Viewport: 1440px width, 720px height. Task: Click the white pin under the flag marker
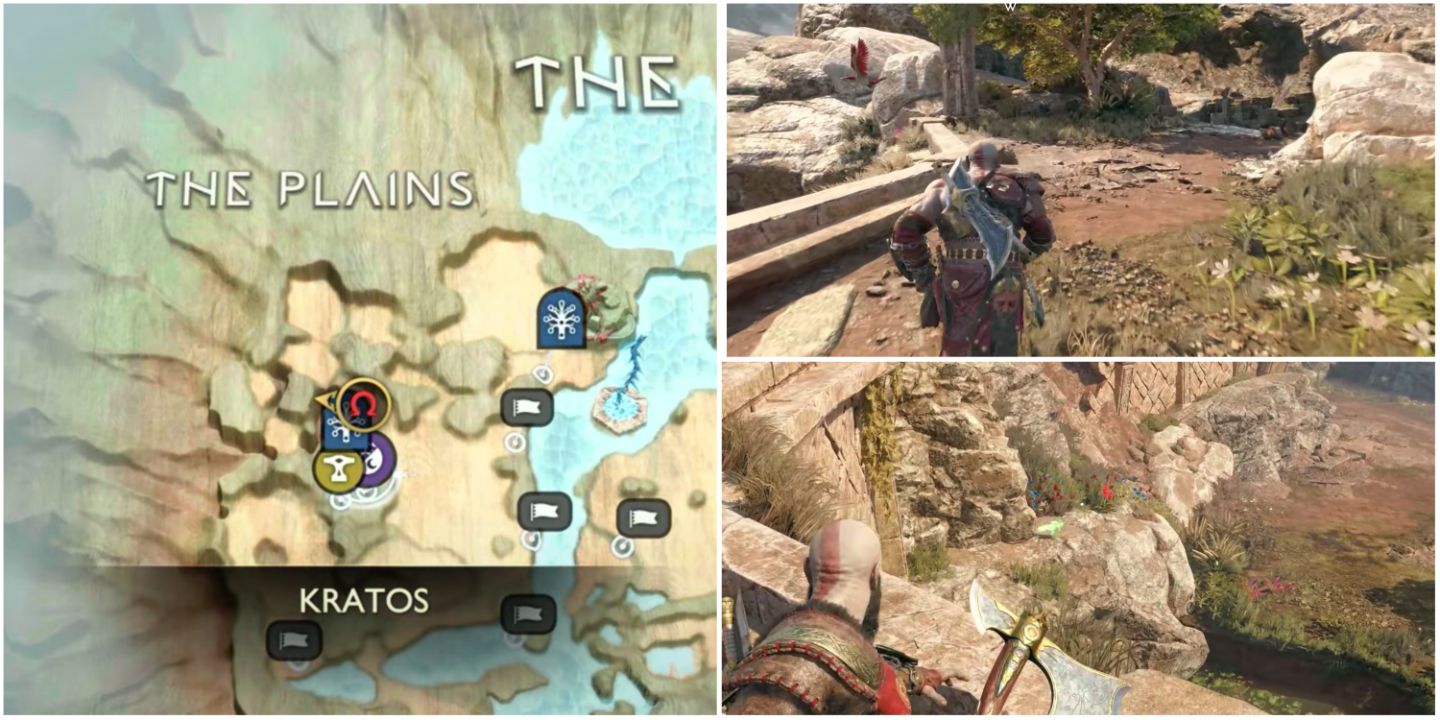pos(514,444)
